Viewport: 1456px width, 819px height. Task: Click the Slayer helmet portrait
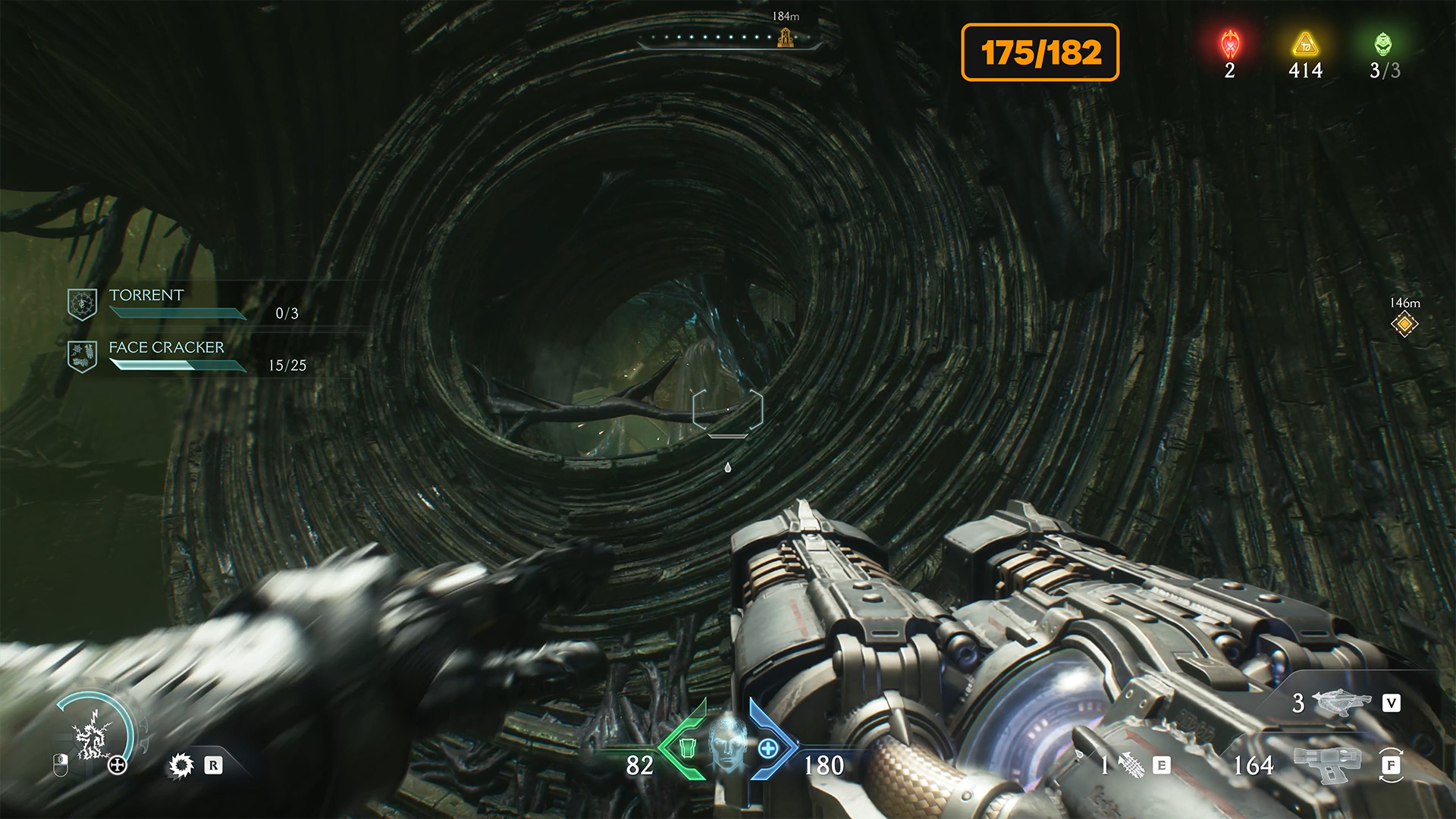coord(728,743)
